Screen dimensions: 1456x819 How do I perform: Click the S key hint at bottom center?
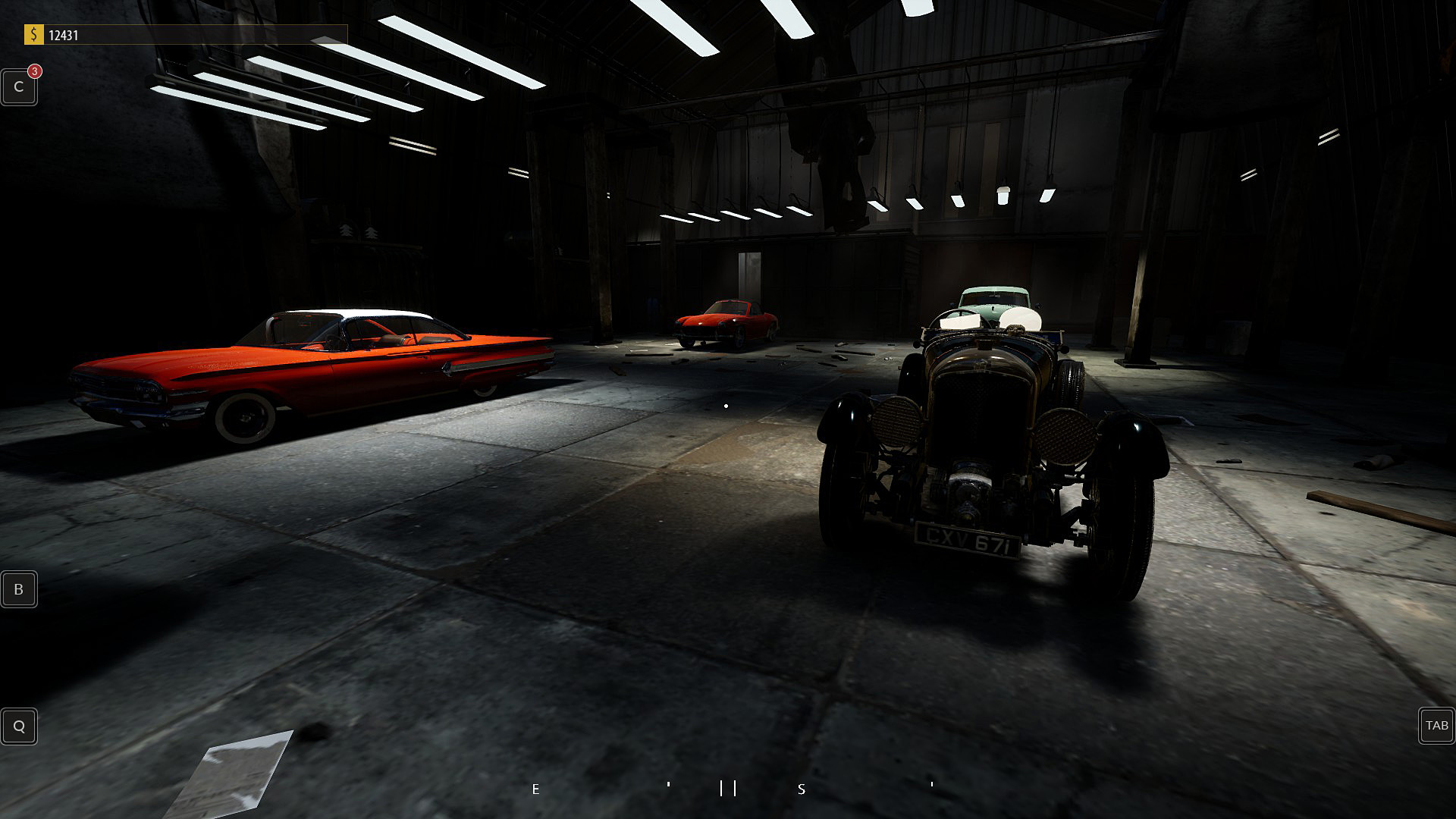coord(800,789)
